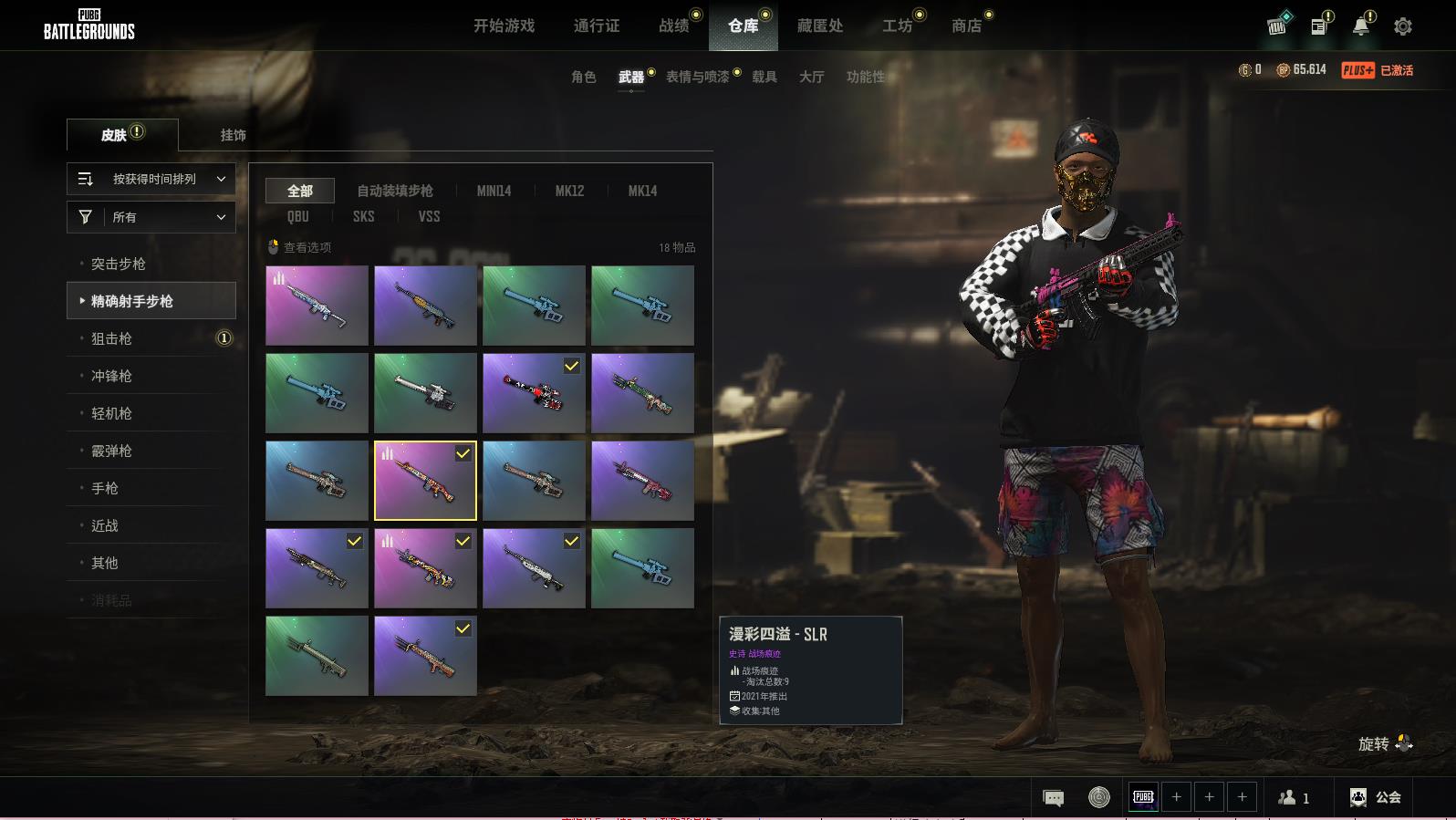Screen dimensions: 1456x820
Task: Select the 角色 sub-tab
Action: click(x=583, y=77)
